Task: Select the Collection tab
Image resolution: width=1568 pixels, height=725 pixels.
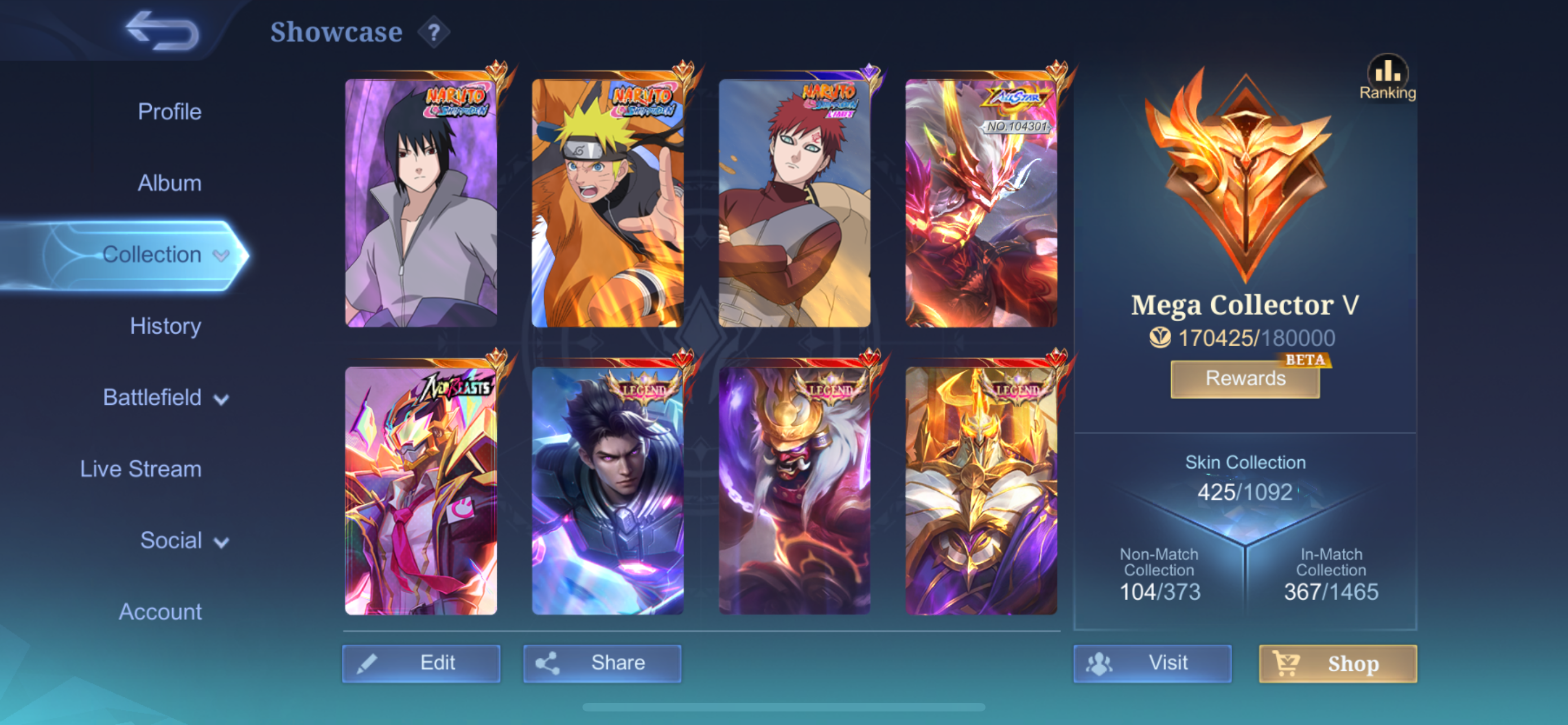Action: (x=152, y=255)
